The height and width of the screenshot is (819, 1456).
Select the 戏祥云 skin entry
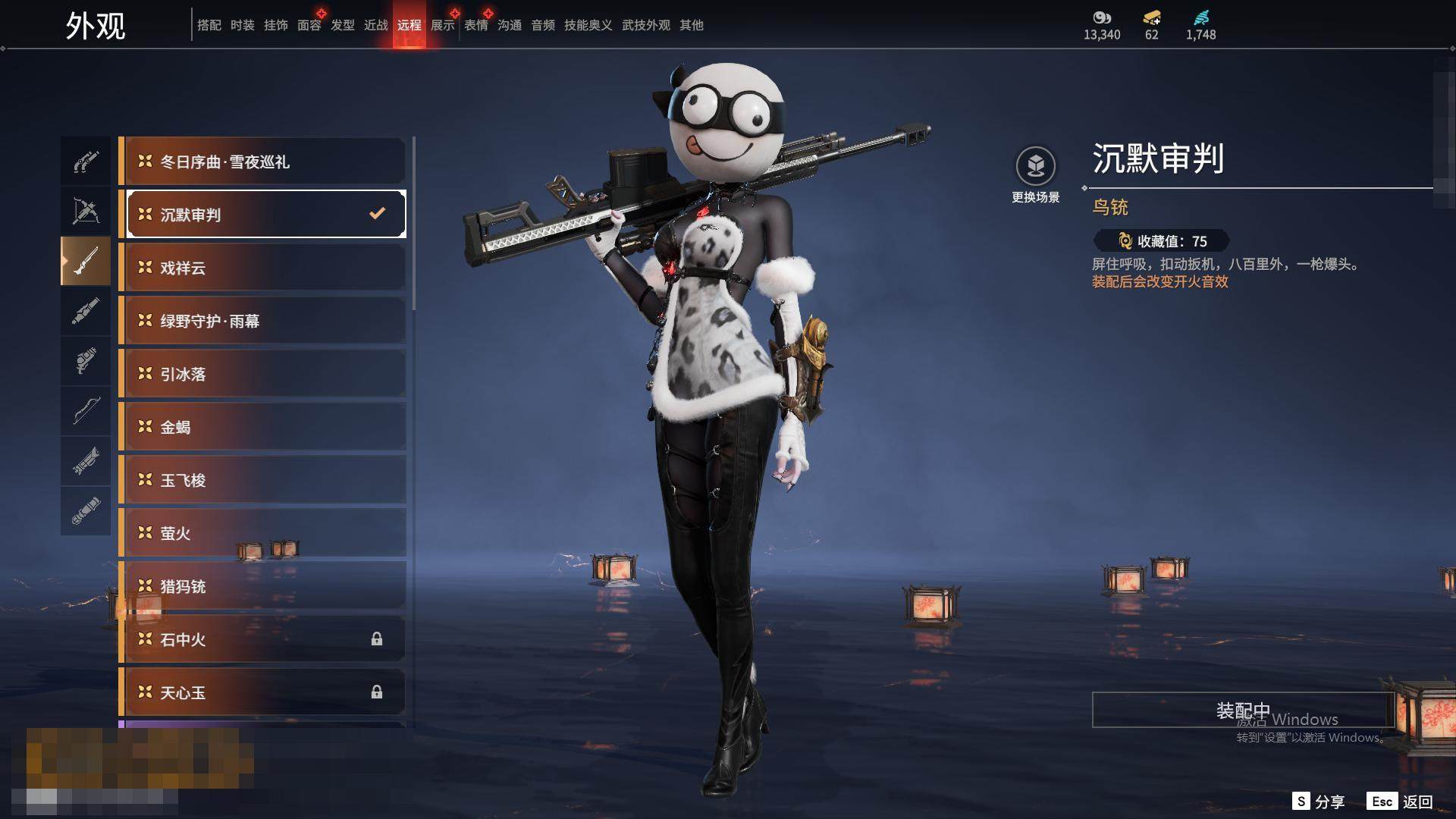tap(265, 268)
